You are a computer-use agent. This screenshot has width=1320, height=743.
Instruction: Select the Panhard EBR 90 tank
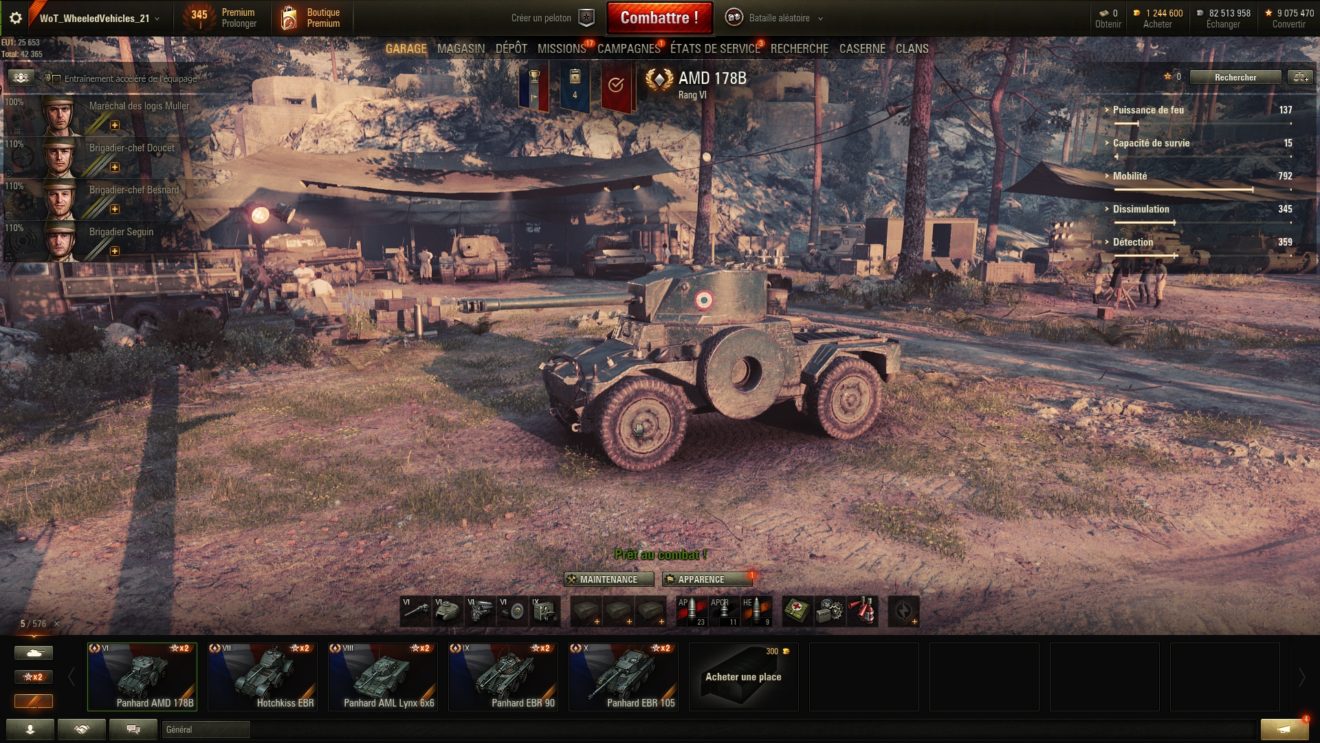[x=502, y=676]
